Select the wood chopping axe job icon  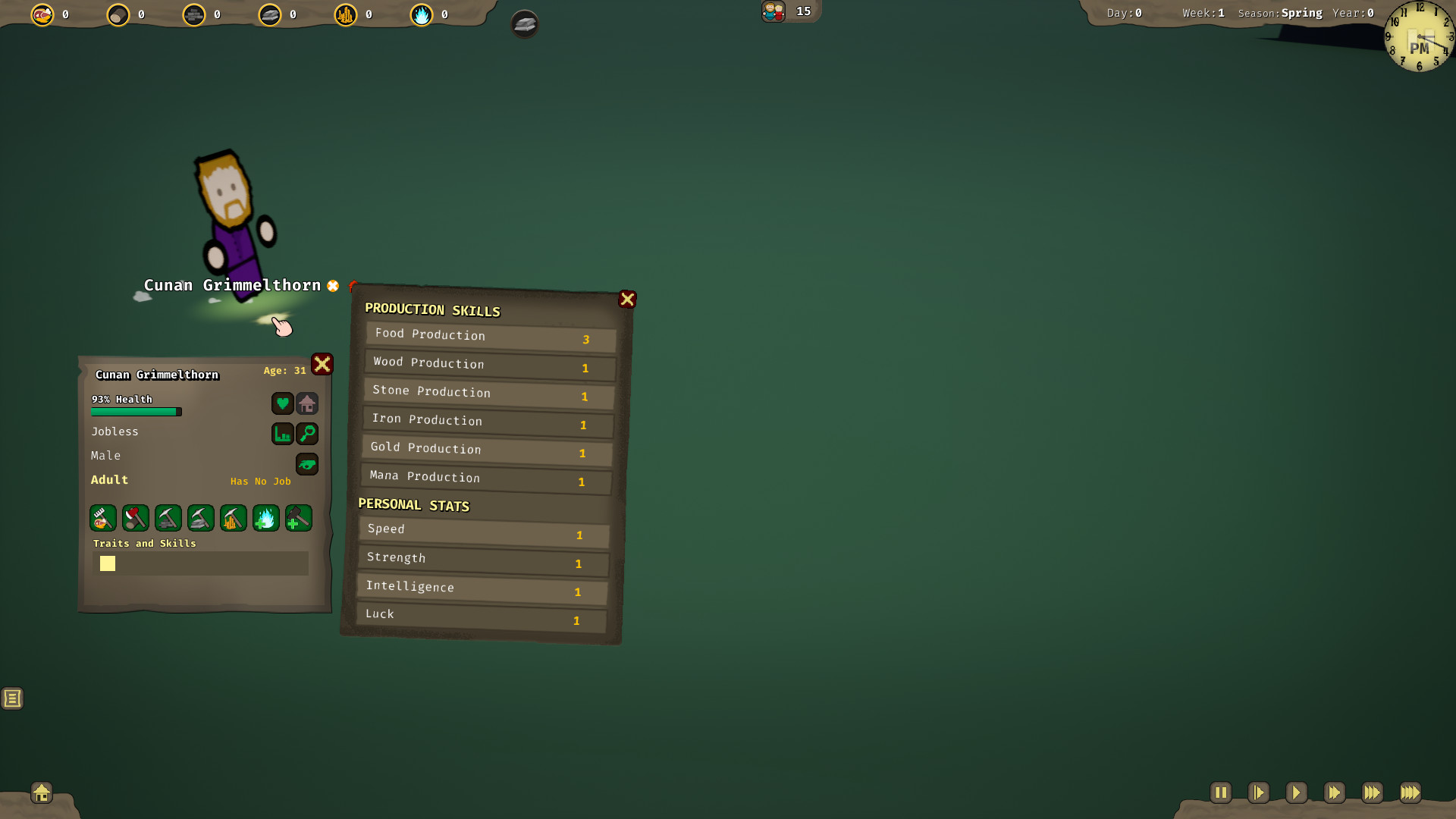click(135, 518)
